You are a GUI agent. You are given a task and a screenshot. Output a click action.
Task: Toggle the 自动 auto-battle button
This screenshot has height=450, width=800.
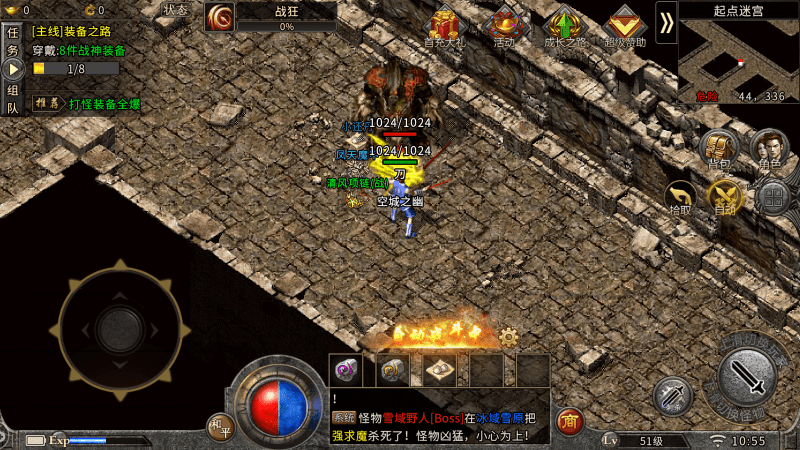coord(725,197)
